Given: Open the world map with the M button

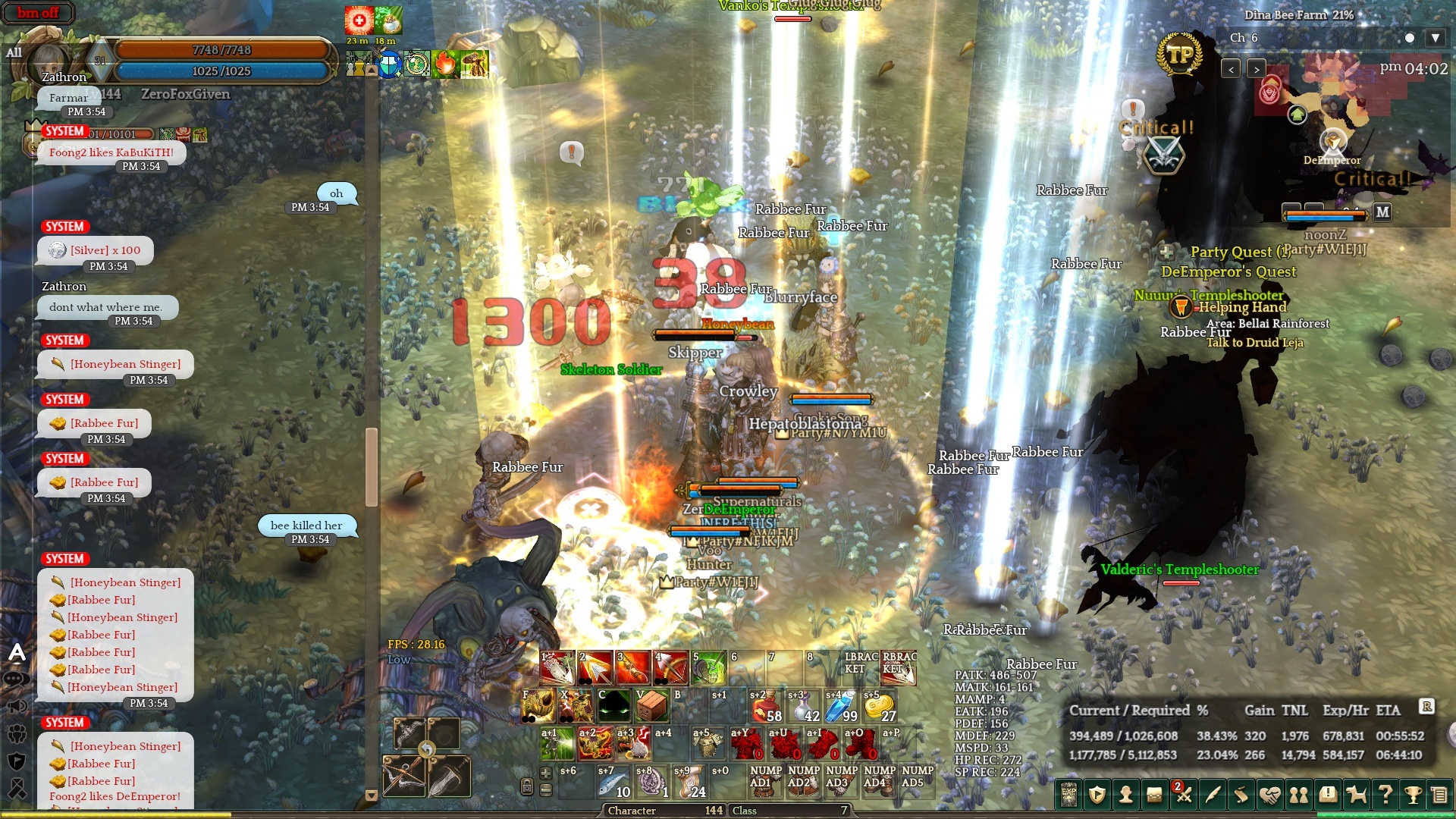Looking at the screenshot, I should tap(1382, 212).
